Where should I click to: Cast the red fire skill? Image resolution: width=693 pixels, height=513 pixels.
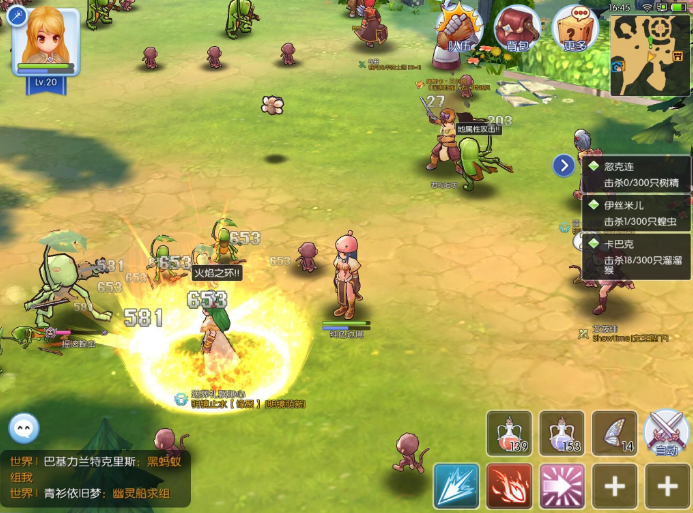point(509,487)
